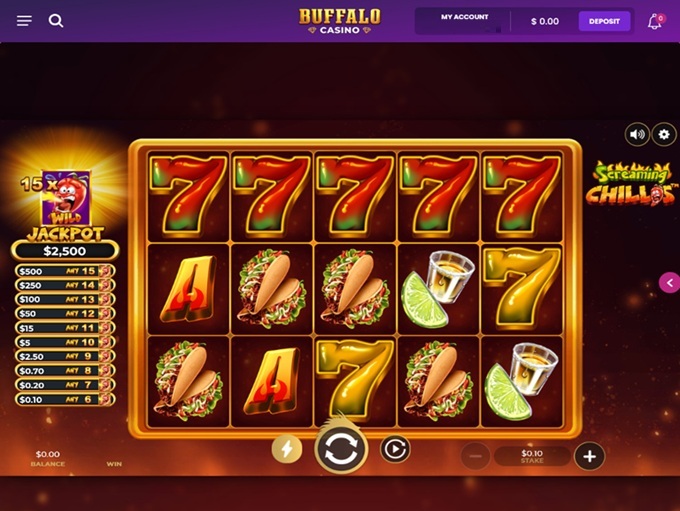Spin the reels with the circular arrows button

click(341, 449)
